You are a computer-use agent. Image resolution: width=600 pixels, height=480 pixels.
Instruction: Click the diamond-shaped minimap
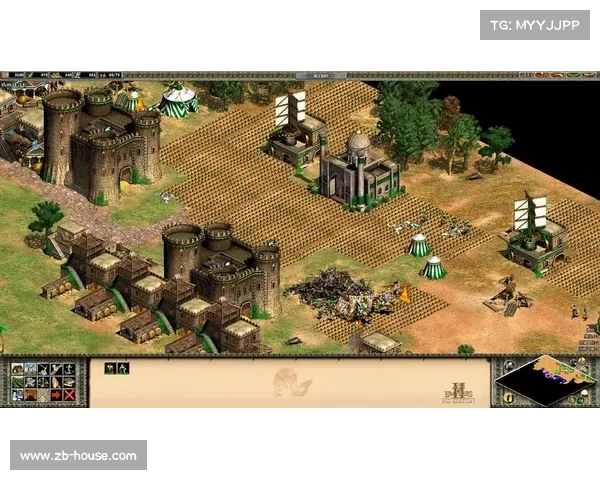[541, 379]
